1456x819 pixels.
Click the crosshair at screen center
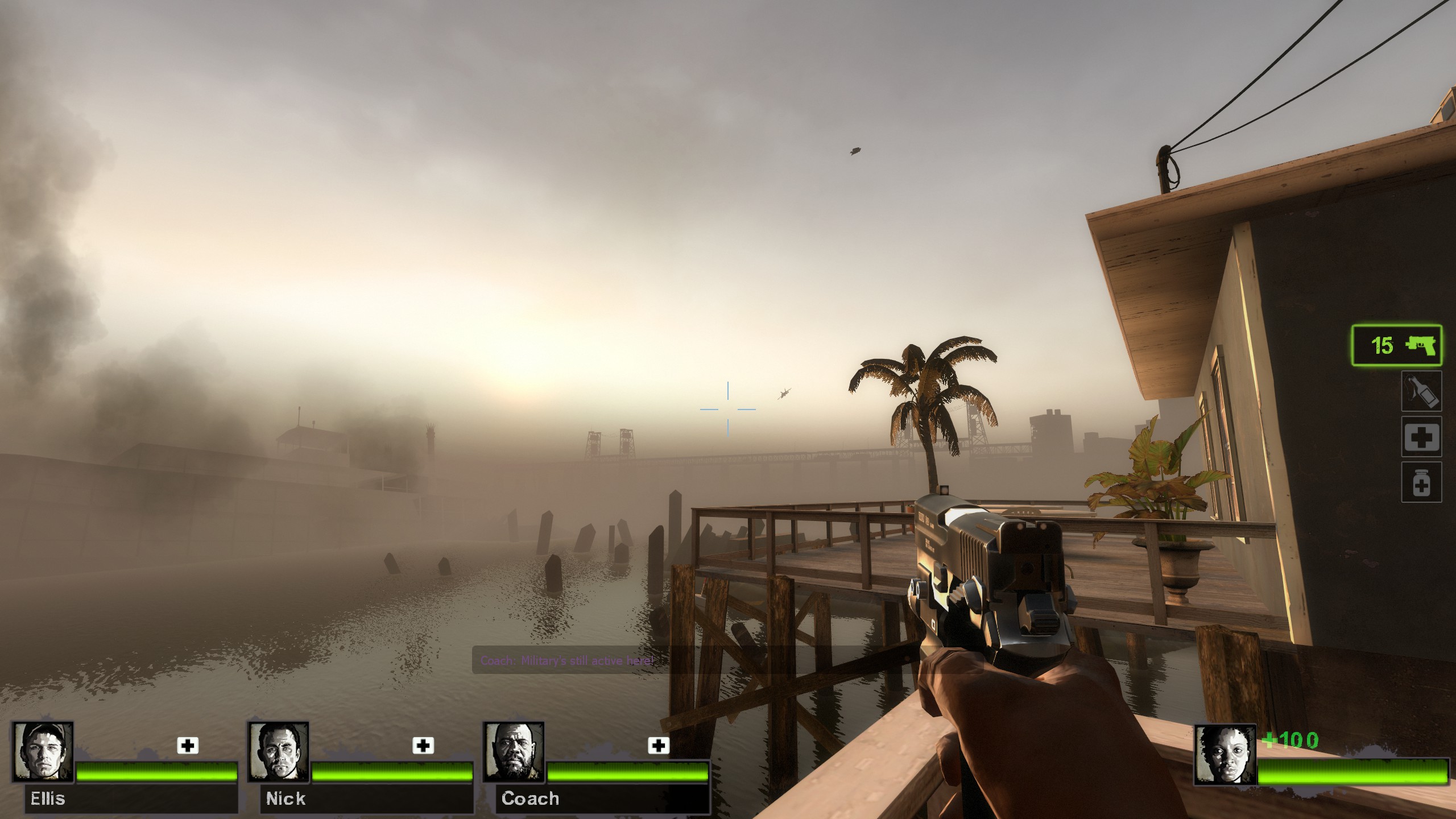click(x=728, y=409)
